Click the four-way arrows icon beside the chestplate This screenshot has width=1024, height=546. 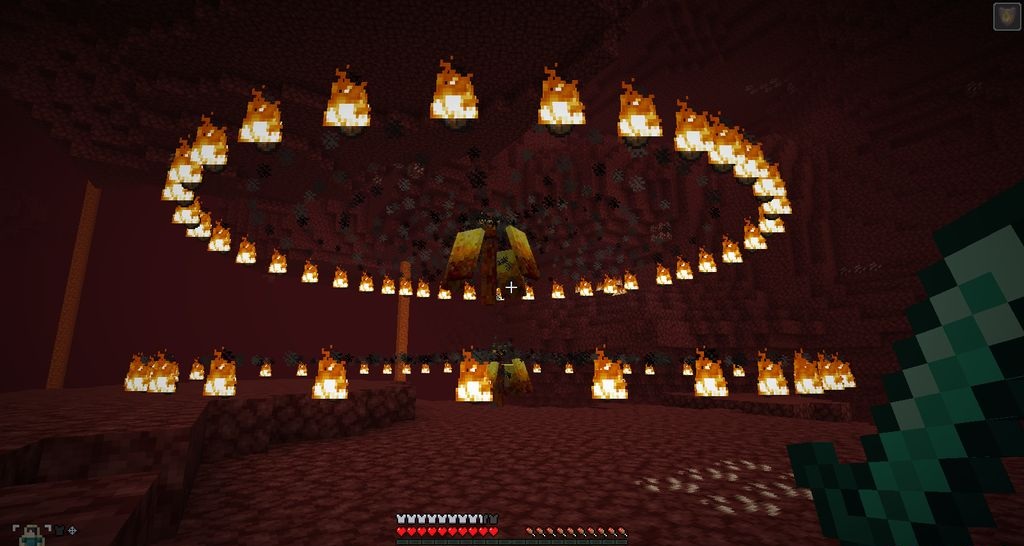coord(72,530)
